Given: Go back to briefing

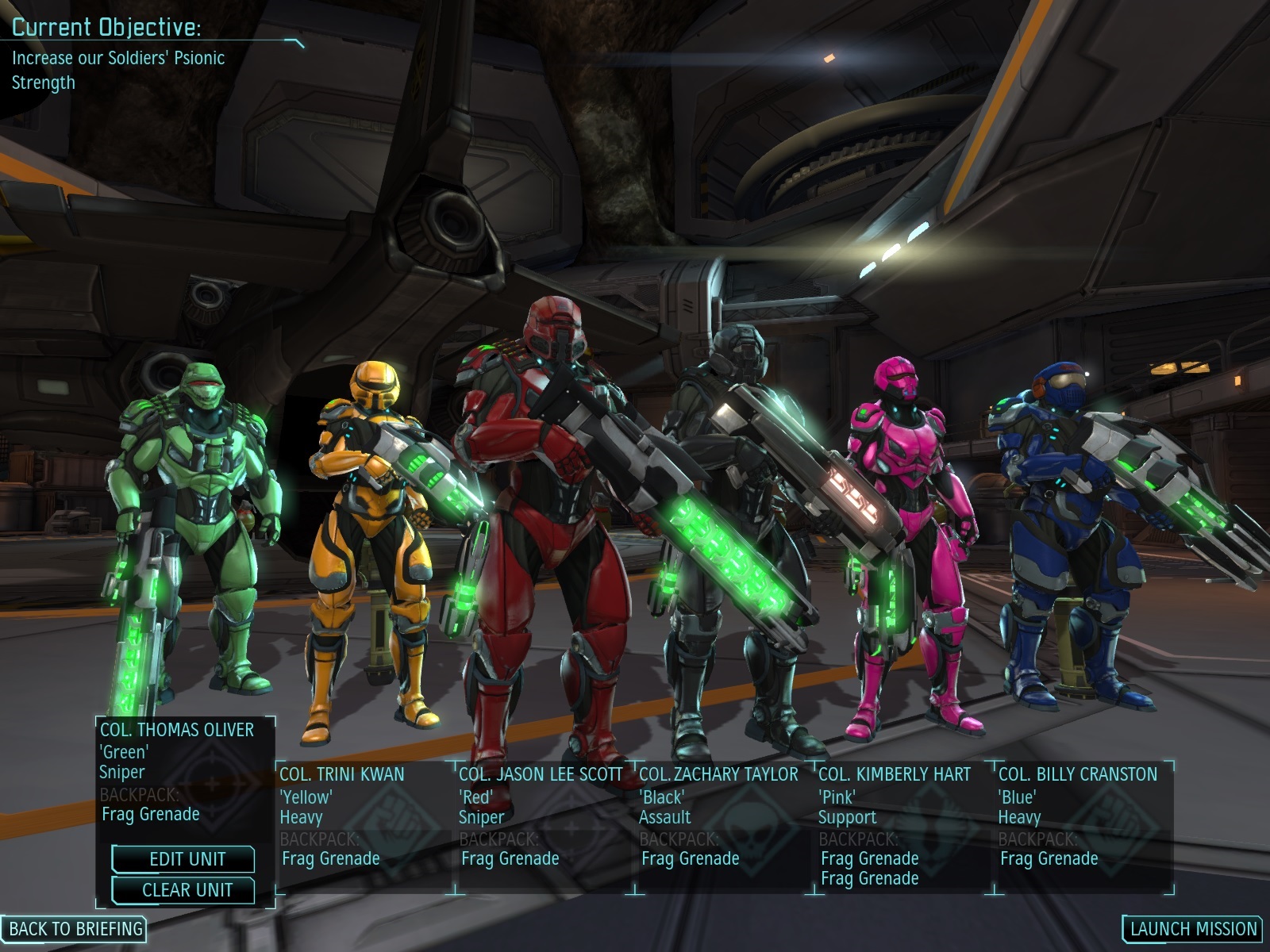Looking at the screenshot, I should click(75, 928).
